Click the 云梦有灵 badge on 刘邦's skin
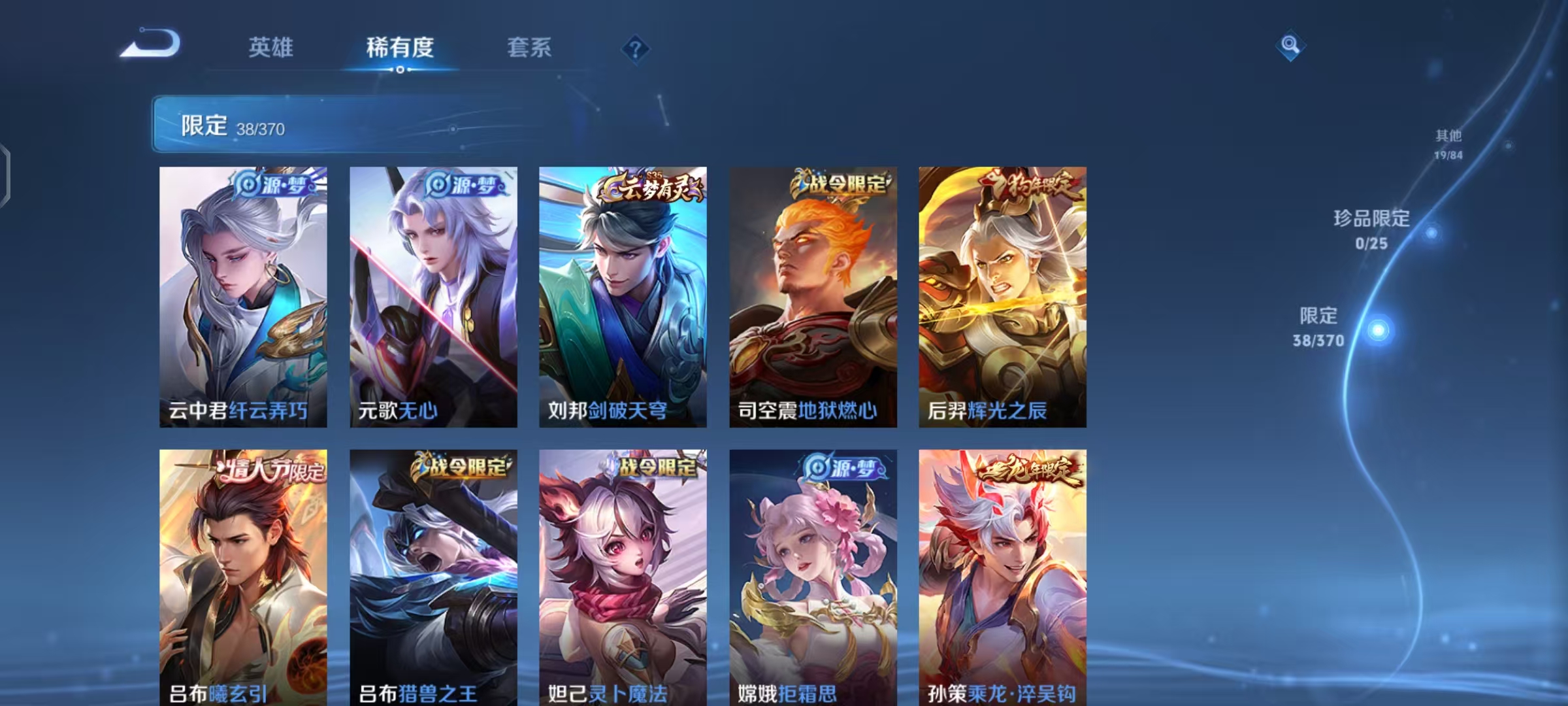 [x=651, y=187]
